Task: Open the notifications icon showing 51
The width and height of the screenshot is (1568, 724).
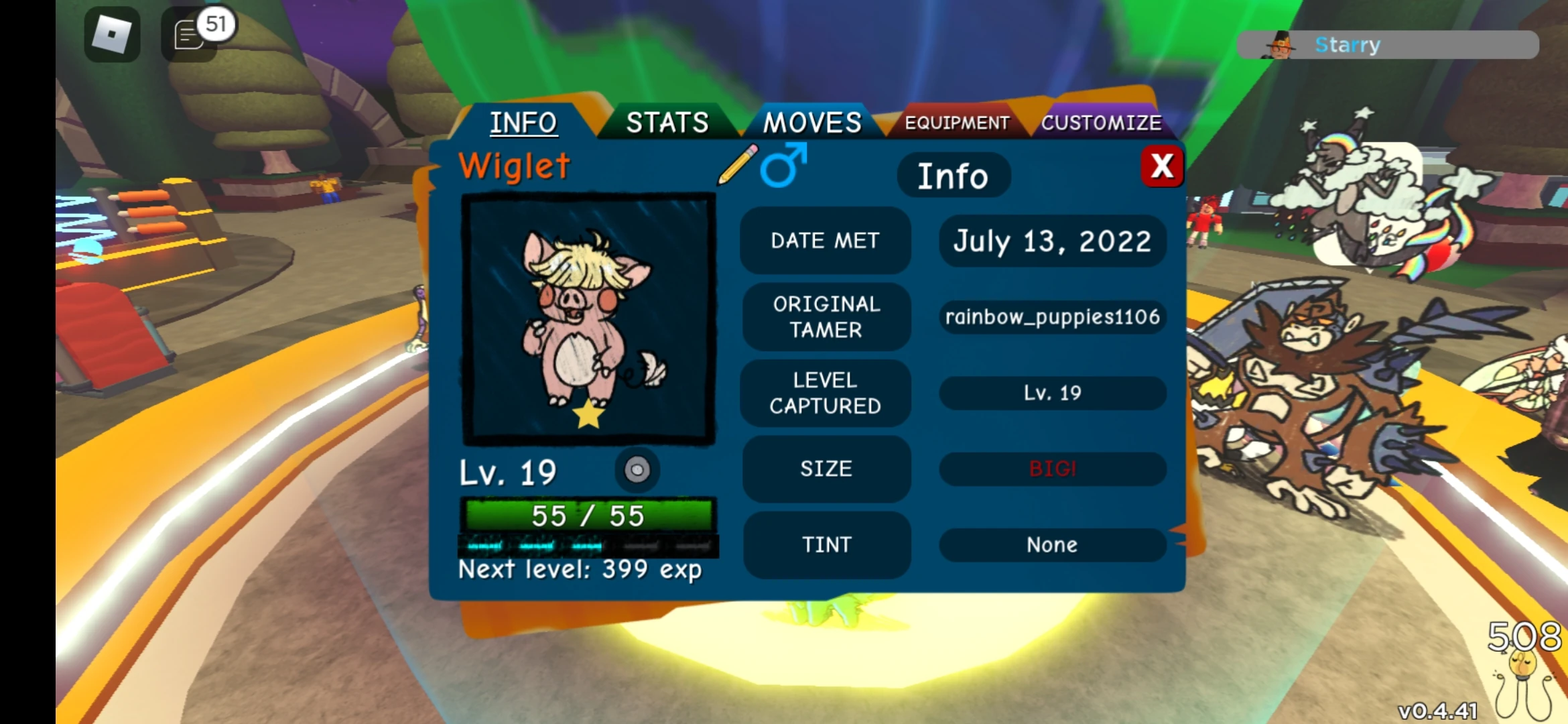Action: pos(190,34)
